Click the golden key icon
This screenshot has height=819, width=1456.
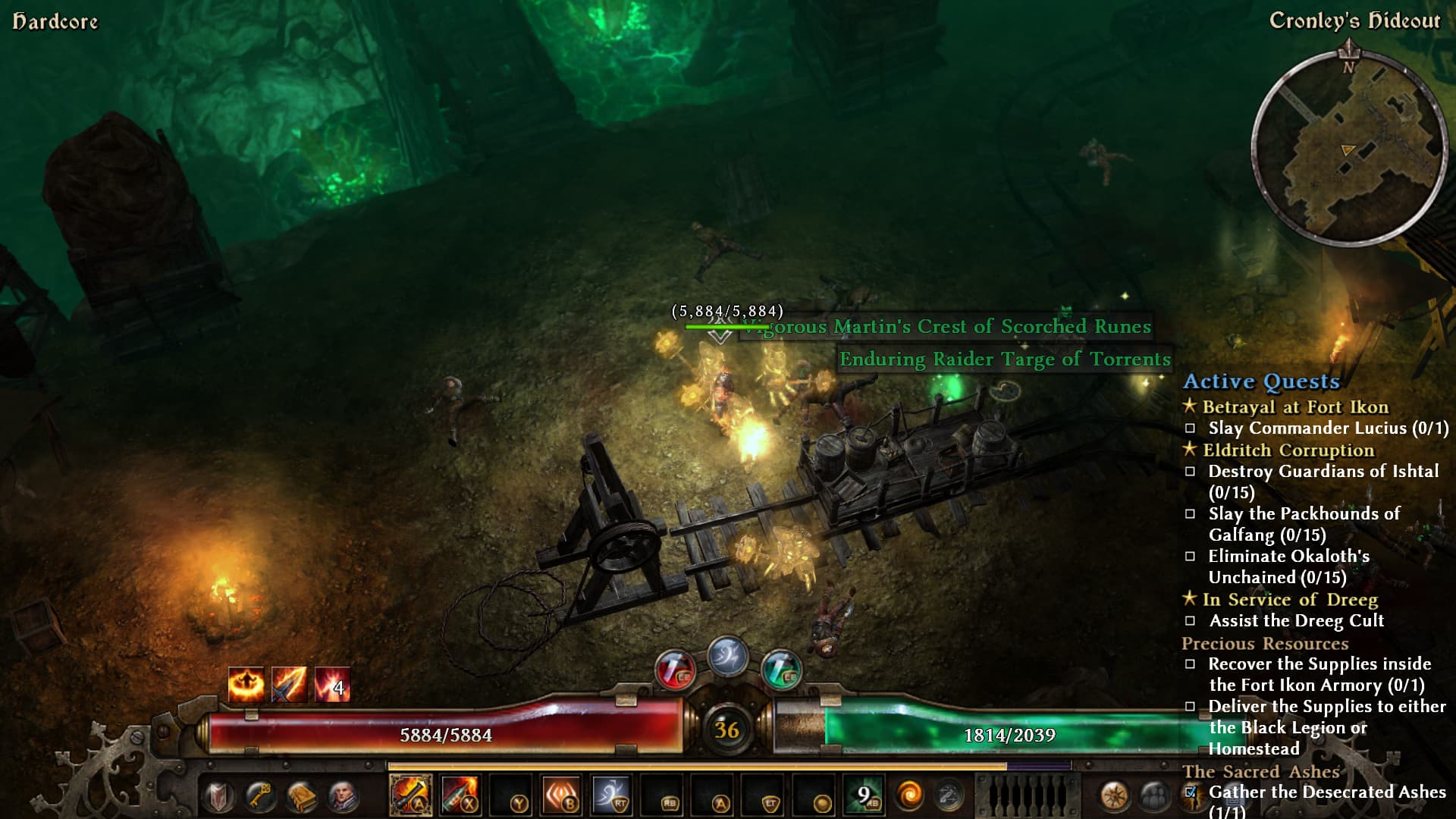(260, 797)
